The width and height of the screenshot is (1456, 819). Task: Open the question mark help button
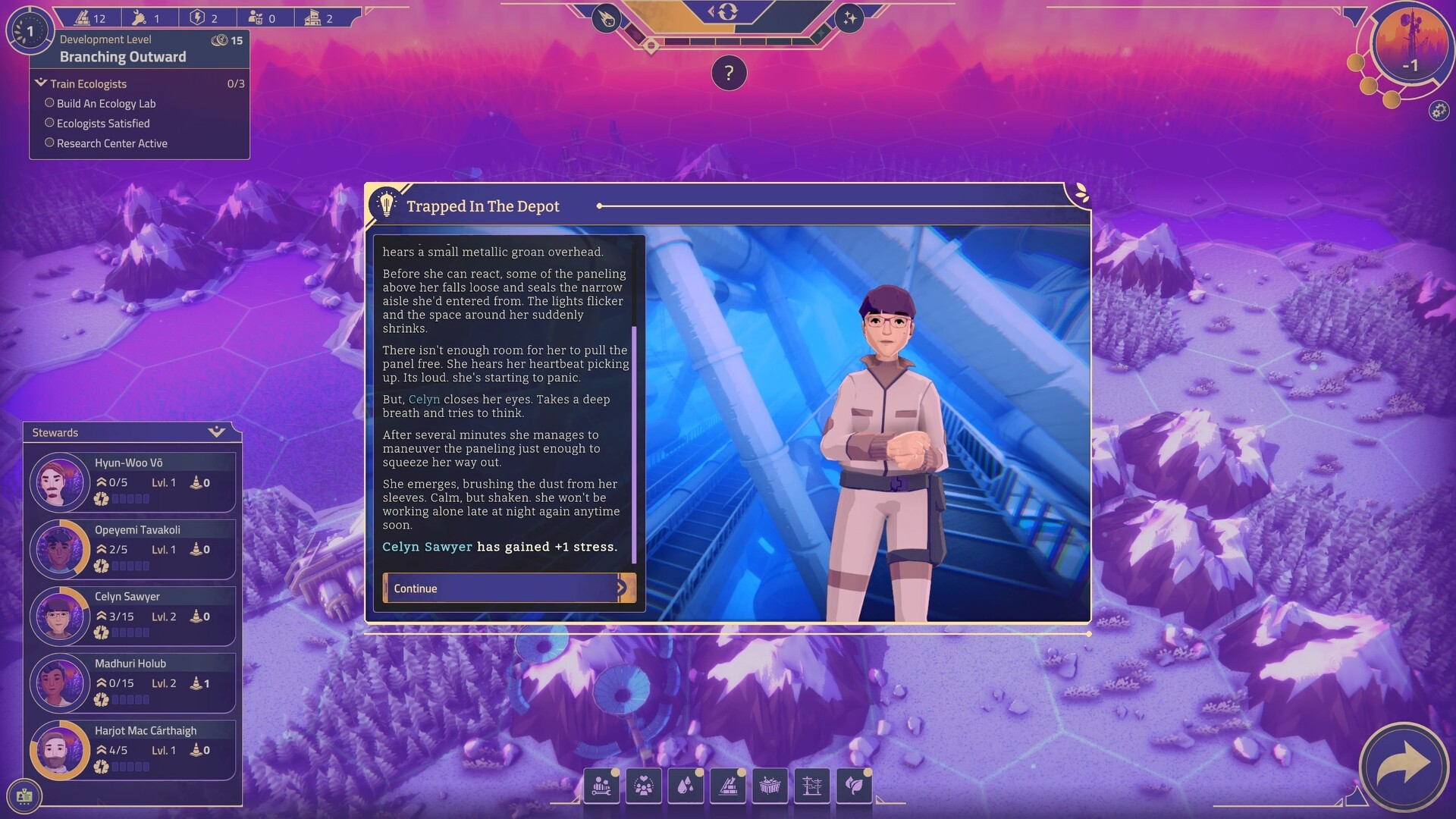729,74
